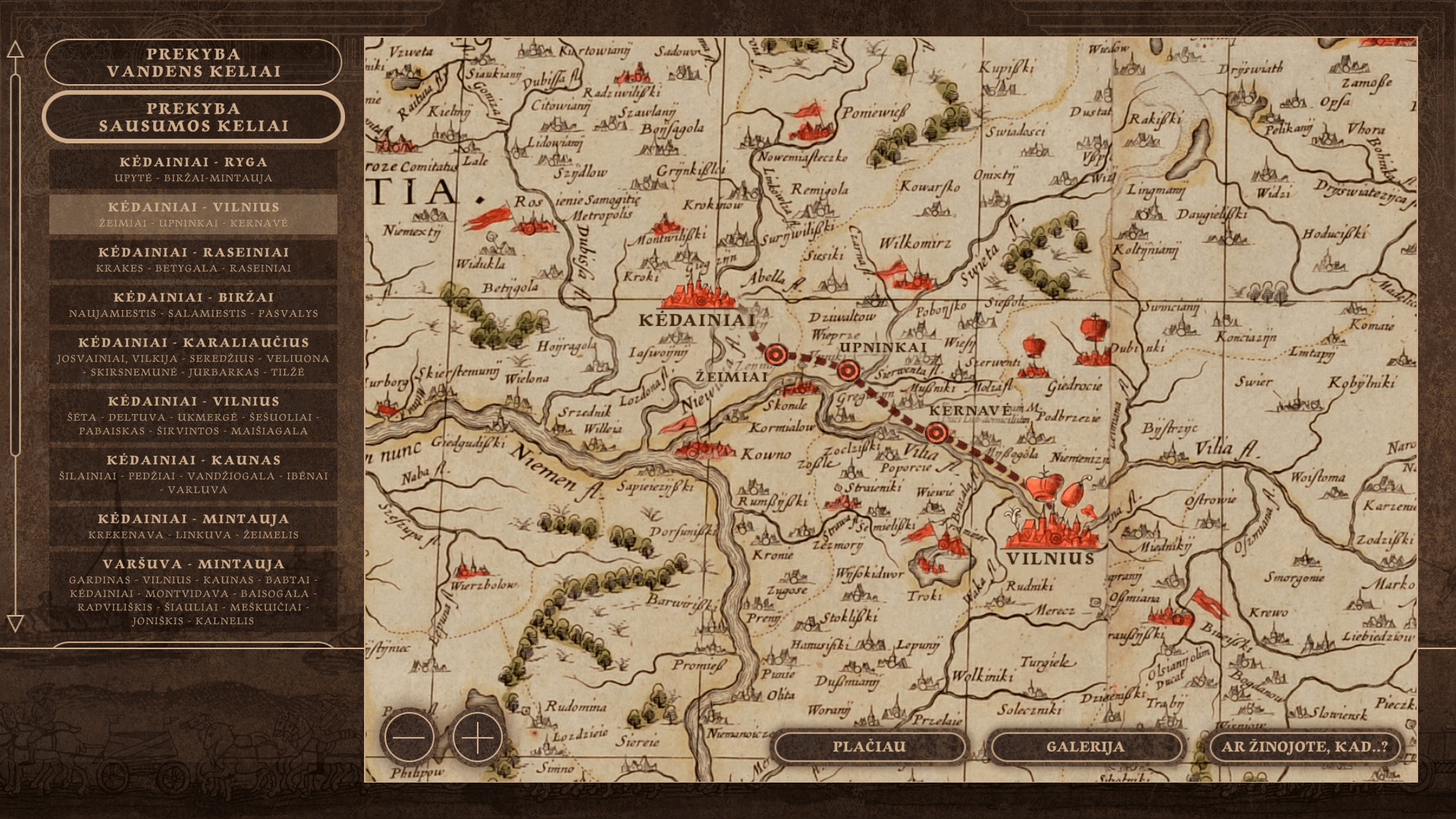This screenshot has height=819, width=1456.
Task: Choose the Kėdainiai - Kaunas route
Action: pos(193,474)
